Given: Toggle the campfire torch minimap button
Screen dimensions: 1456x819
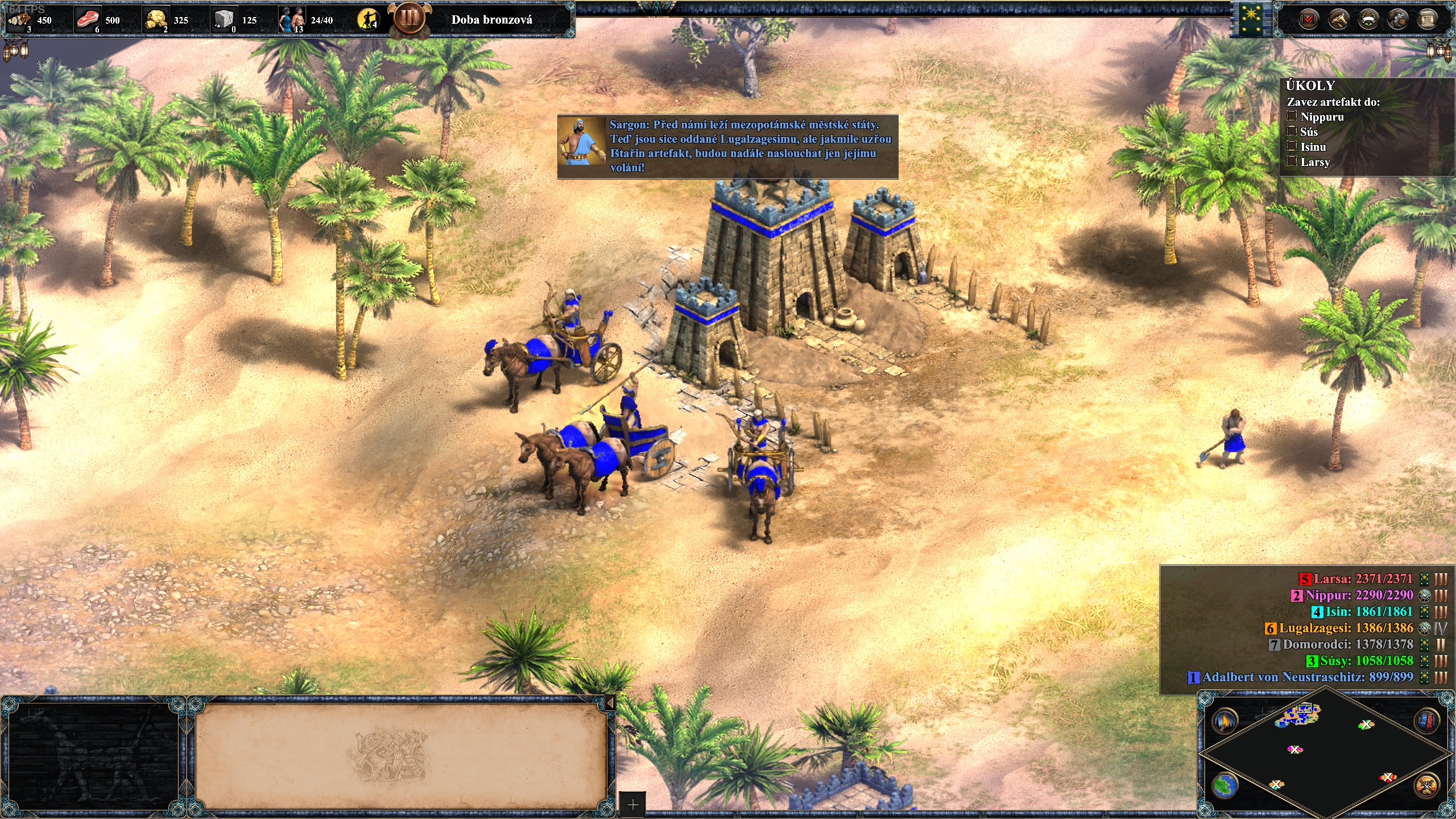Looking at the screenshot, I should [1225, 721].
